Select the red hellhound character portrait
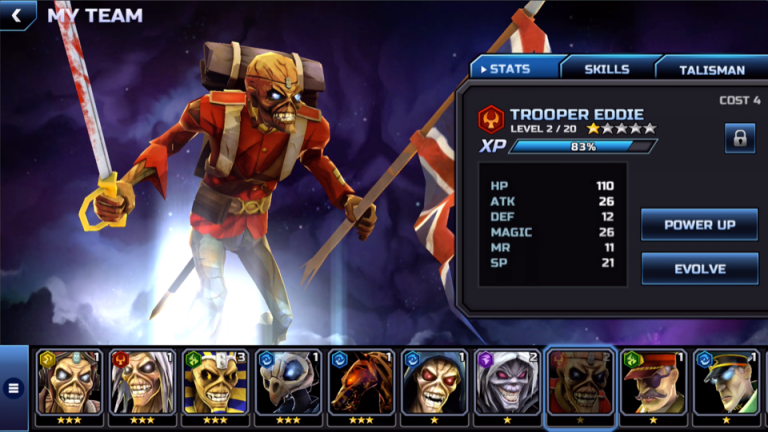 pos(361,384)
